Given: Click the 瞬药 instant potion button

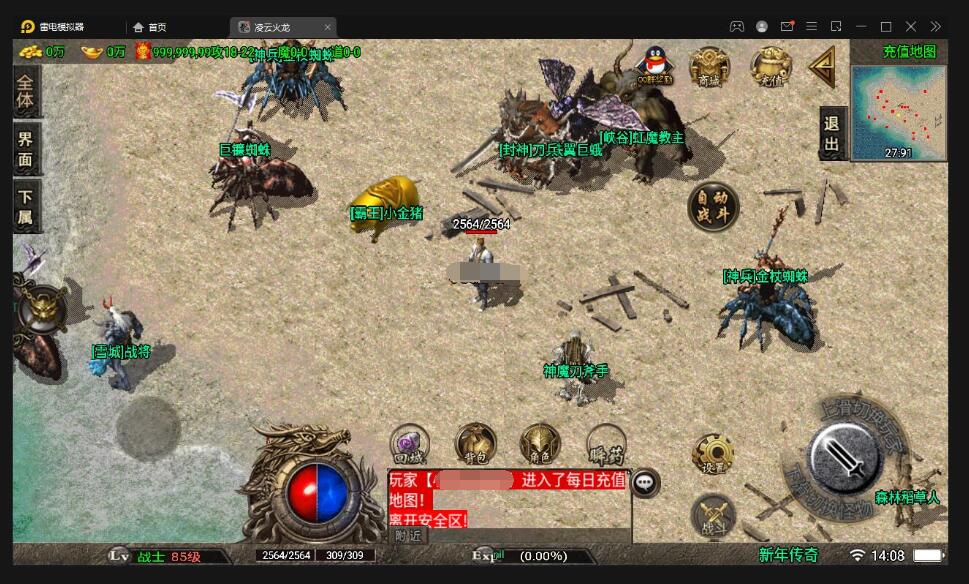Looking at the screenshot, I should [606, 444].
